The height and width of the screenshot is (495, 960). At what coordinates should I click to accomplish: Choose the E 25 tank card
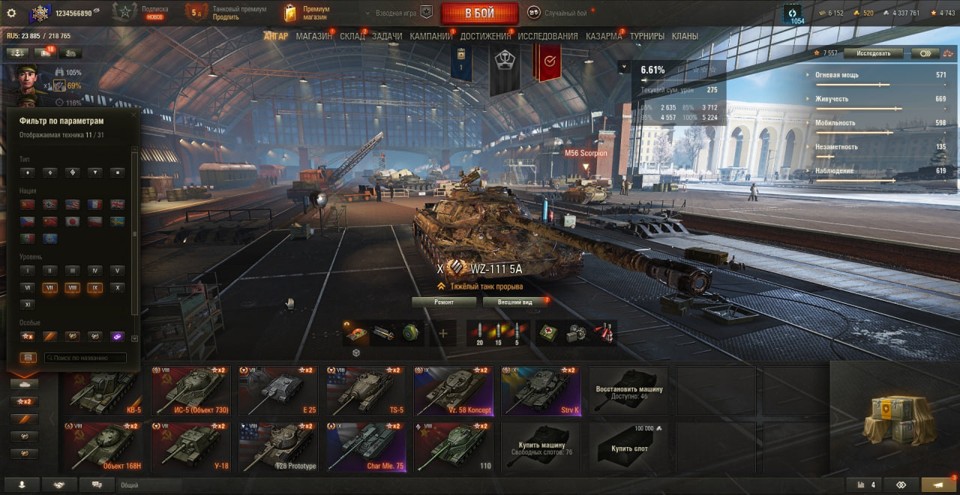click(x=277, y=390)
